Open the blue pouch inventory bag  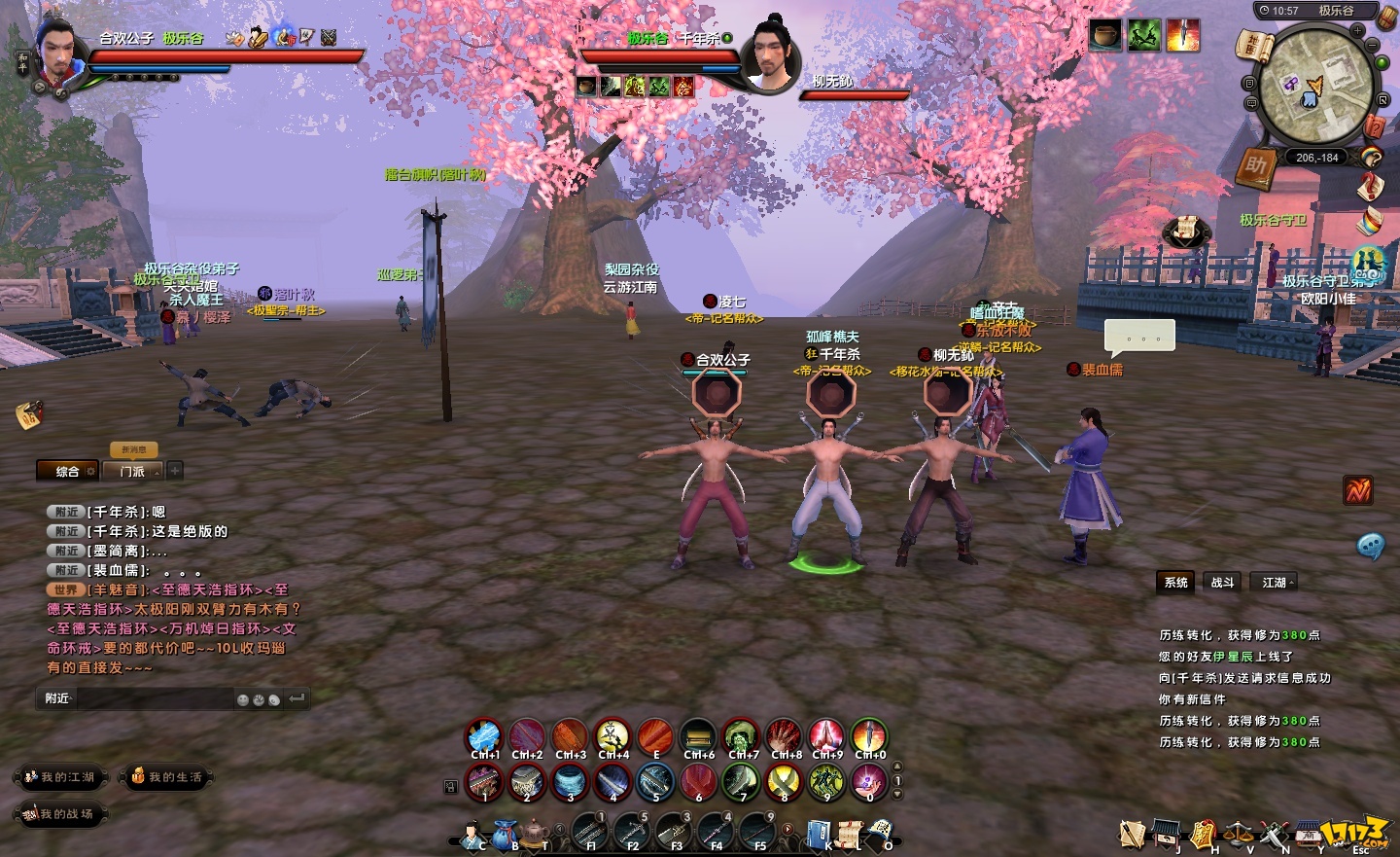coord(504,834)
